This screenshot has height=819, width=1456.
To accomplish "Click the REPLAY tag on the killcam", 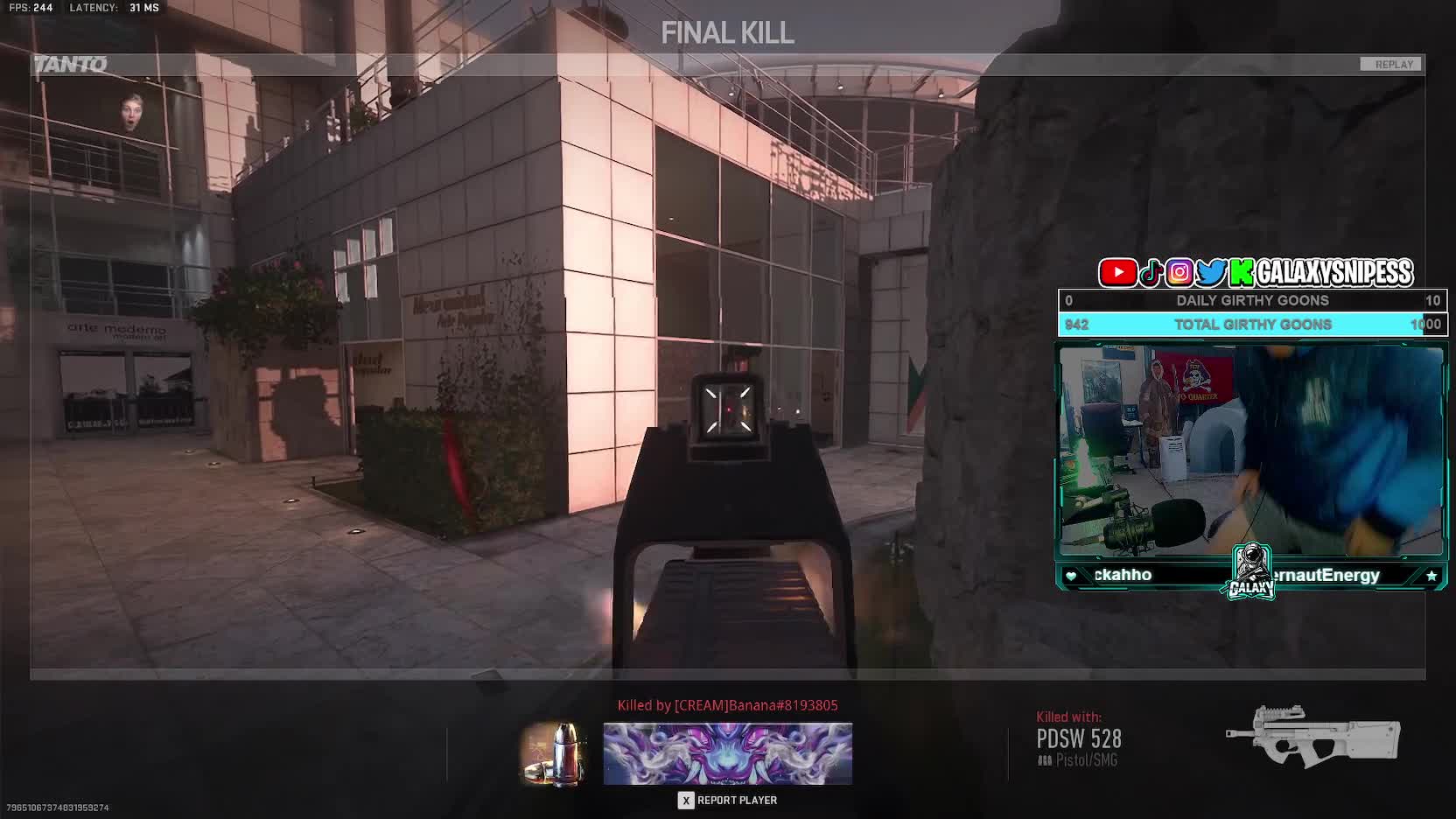I will click(x=1393, y=65).
